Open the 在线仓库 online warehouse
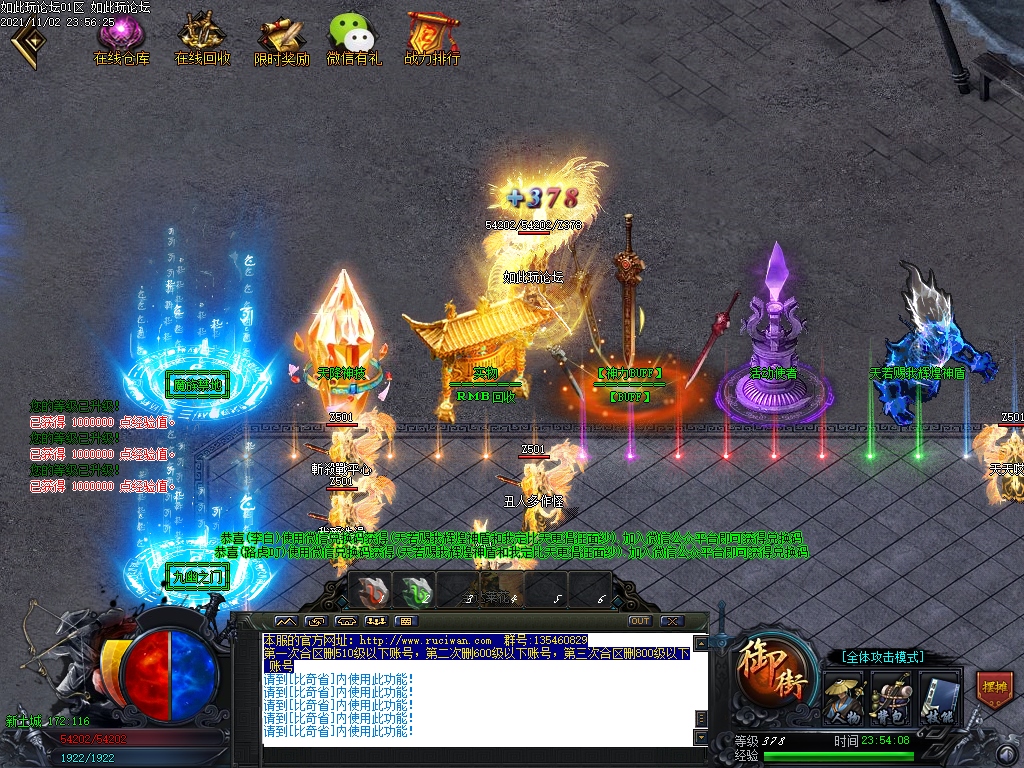 pos(121,36)
